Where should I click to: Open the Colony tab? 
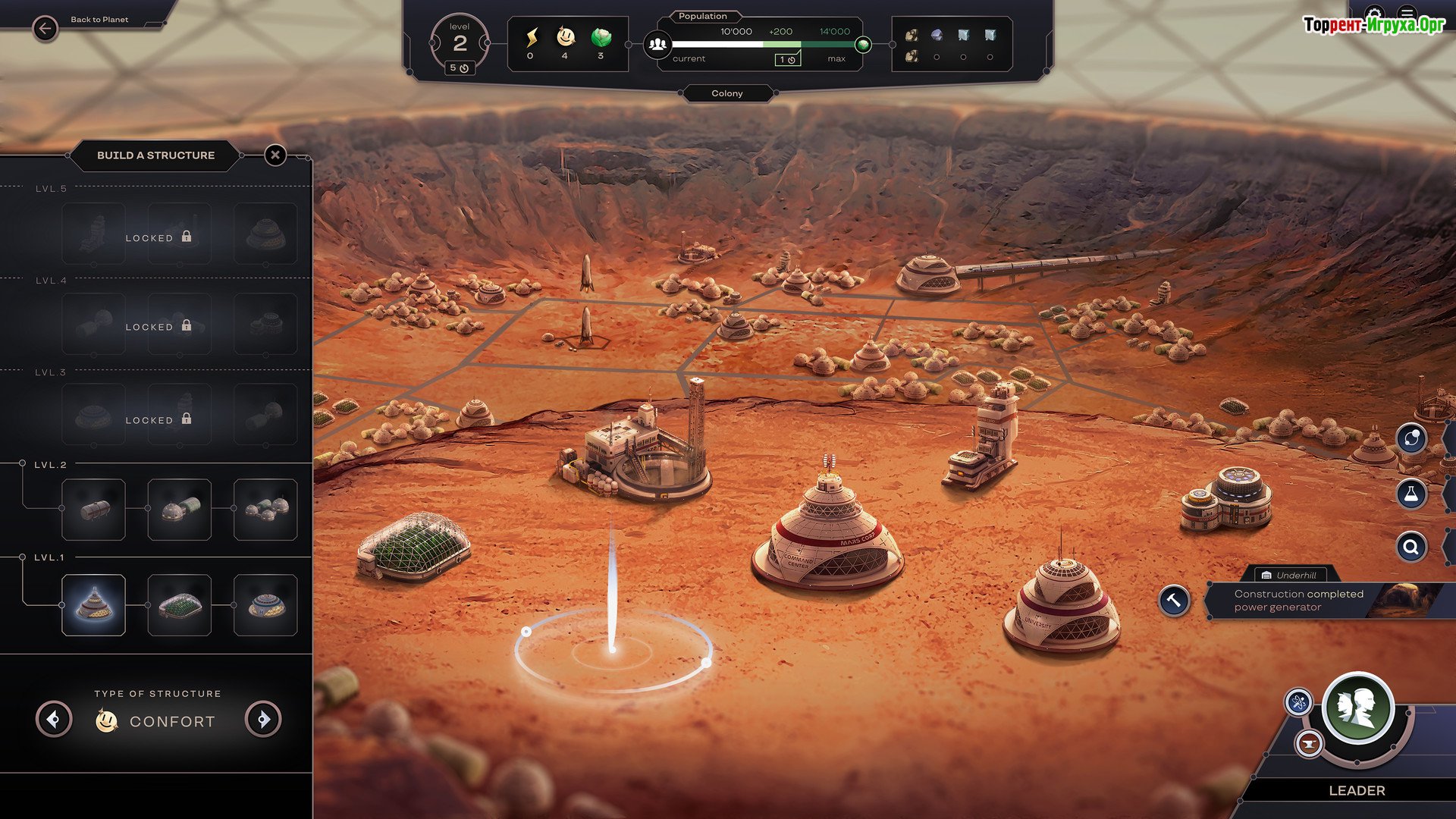(x=727, y=93)
